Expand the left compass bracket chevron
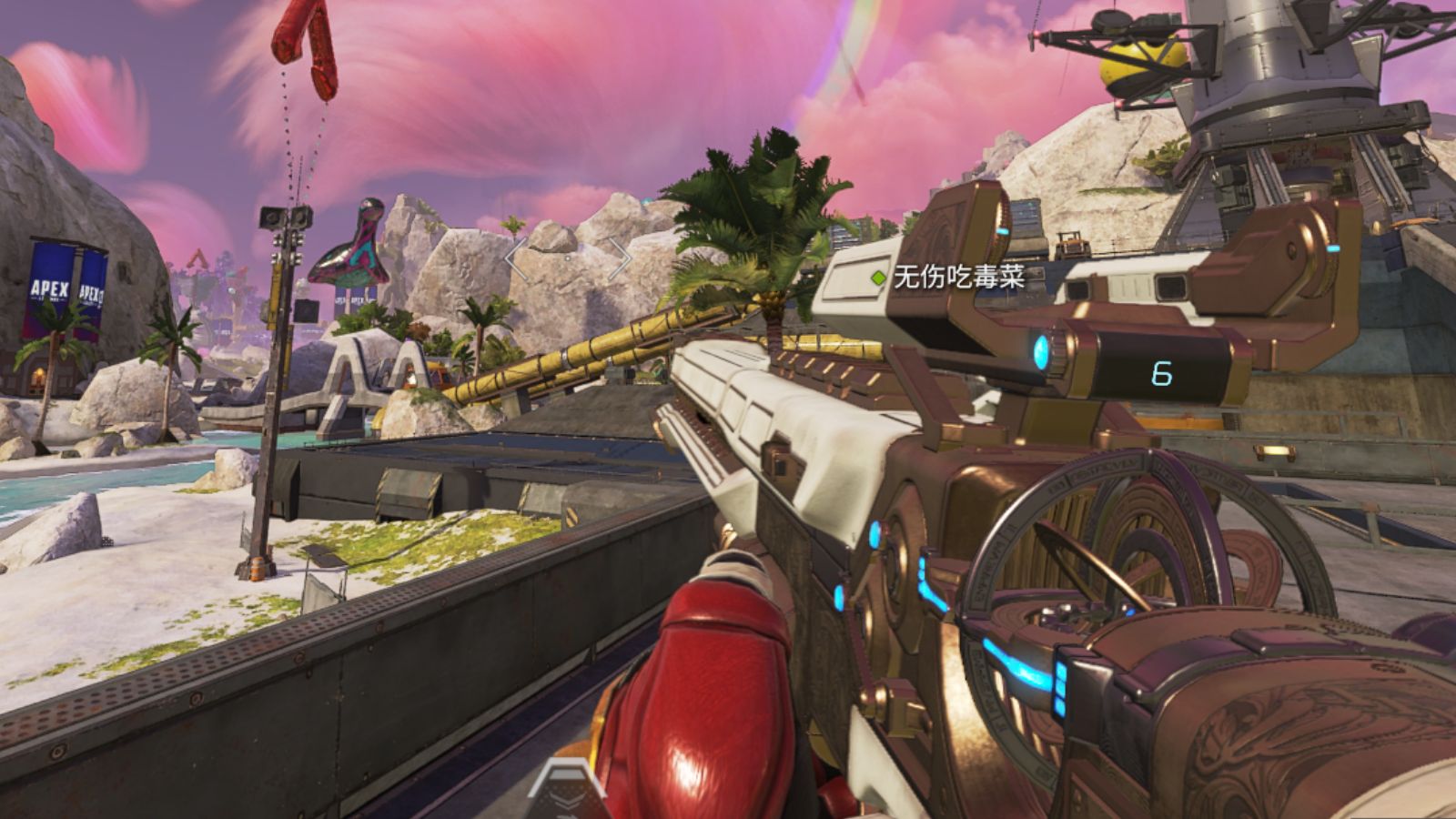Viewport: 1456px width, 819px height. coord(516,258)
